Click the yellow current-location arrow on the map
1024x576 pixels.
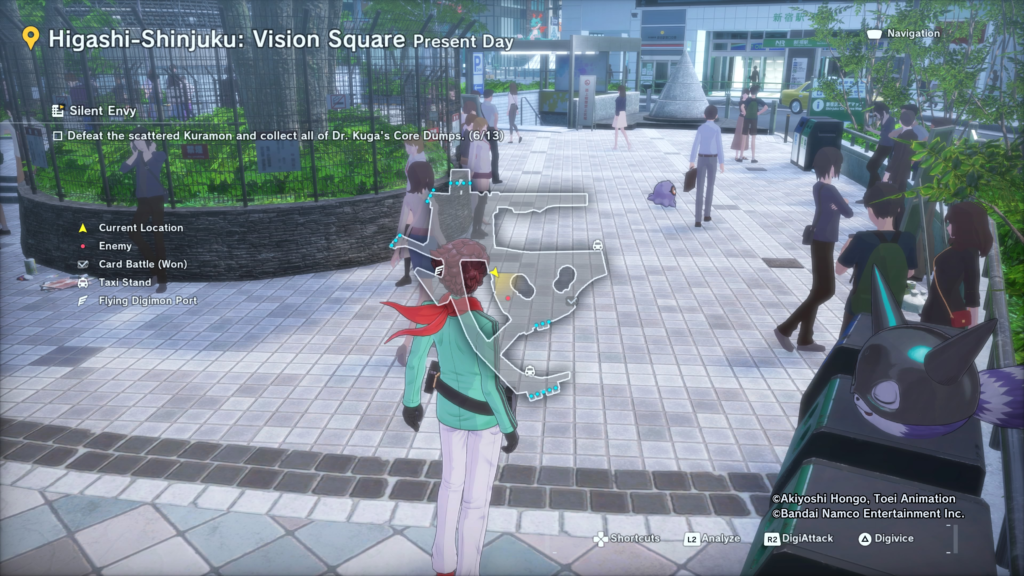click(494, 271)
